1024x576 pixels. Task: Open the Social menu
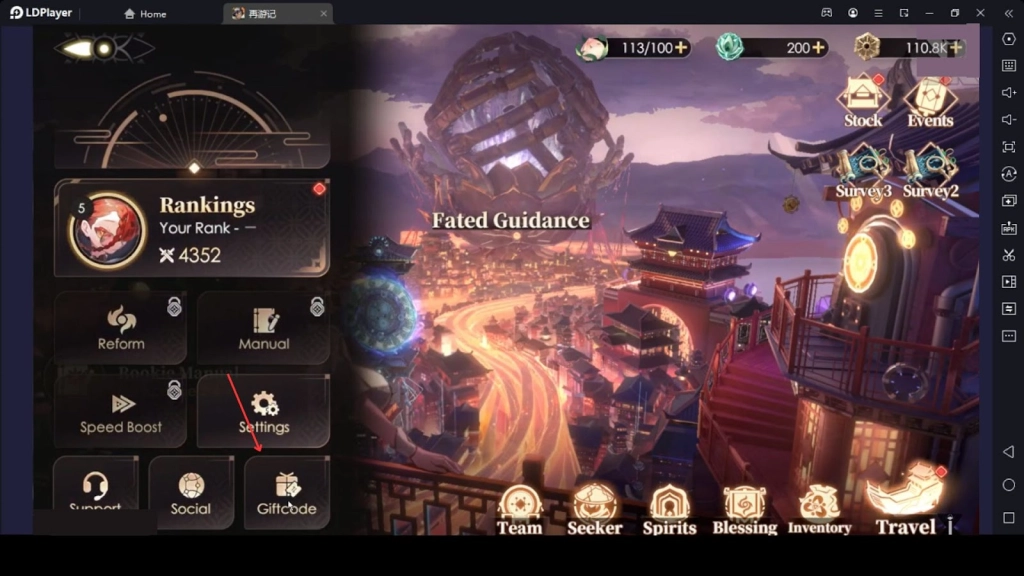click(x=191, y=492)
